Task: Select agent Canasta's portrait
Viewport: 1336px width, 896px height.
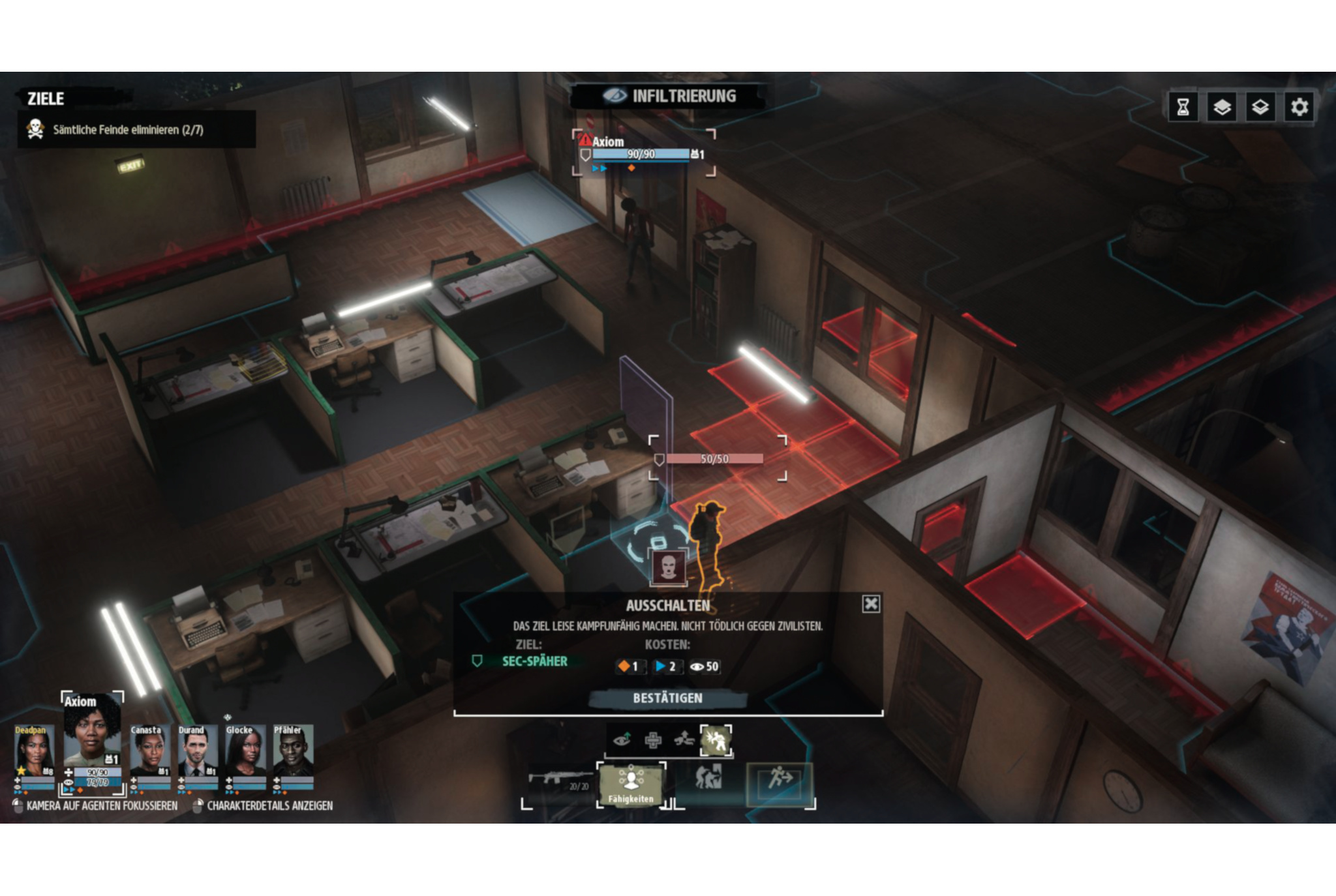Action: [149, 753]
